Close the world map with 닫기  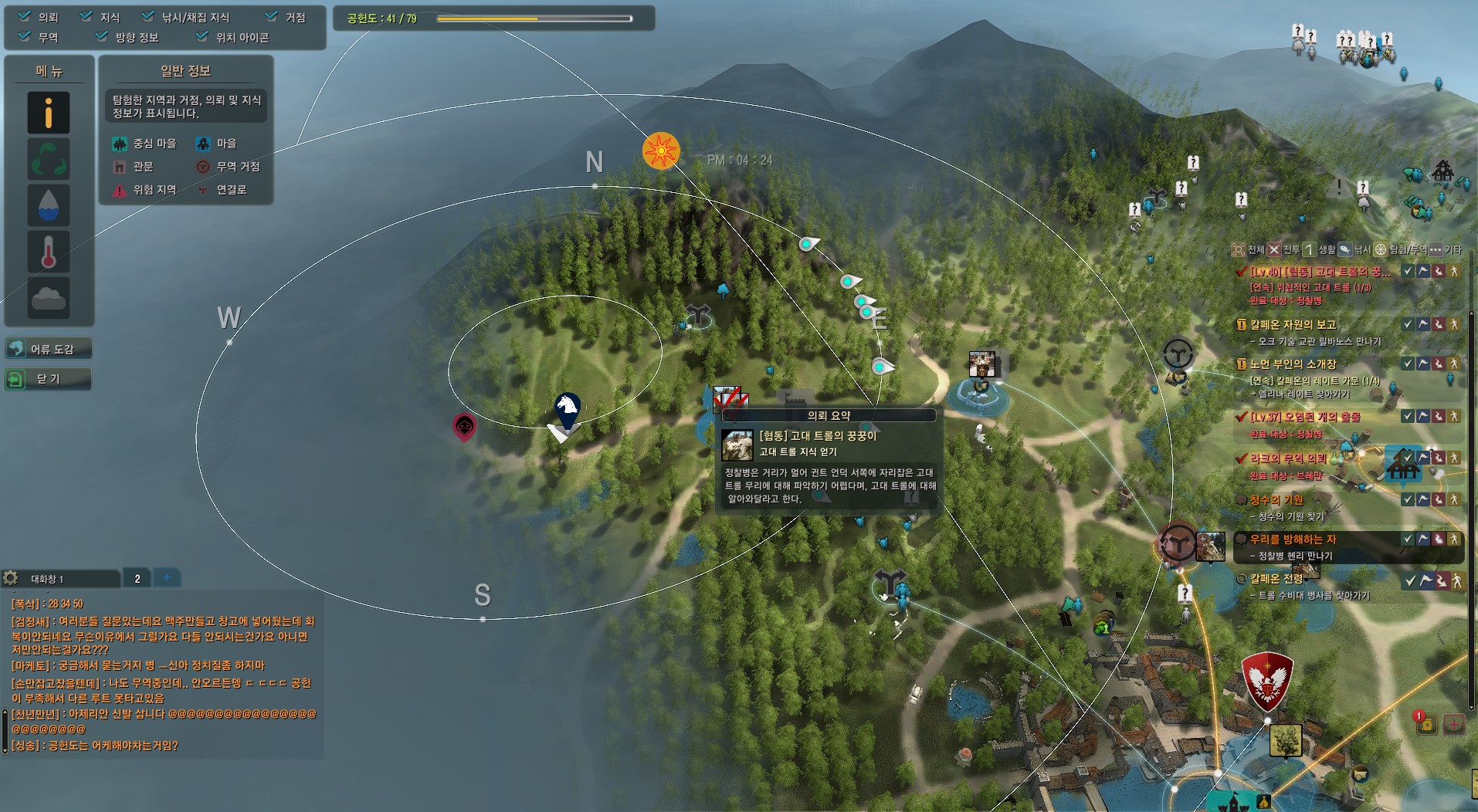click(48, 379)
